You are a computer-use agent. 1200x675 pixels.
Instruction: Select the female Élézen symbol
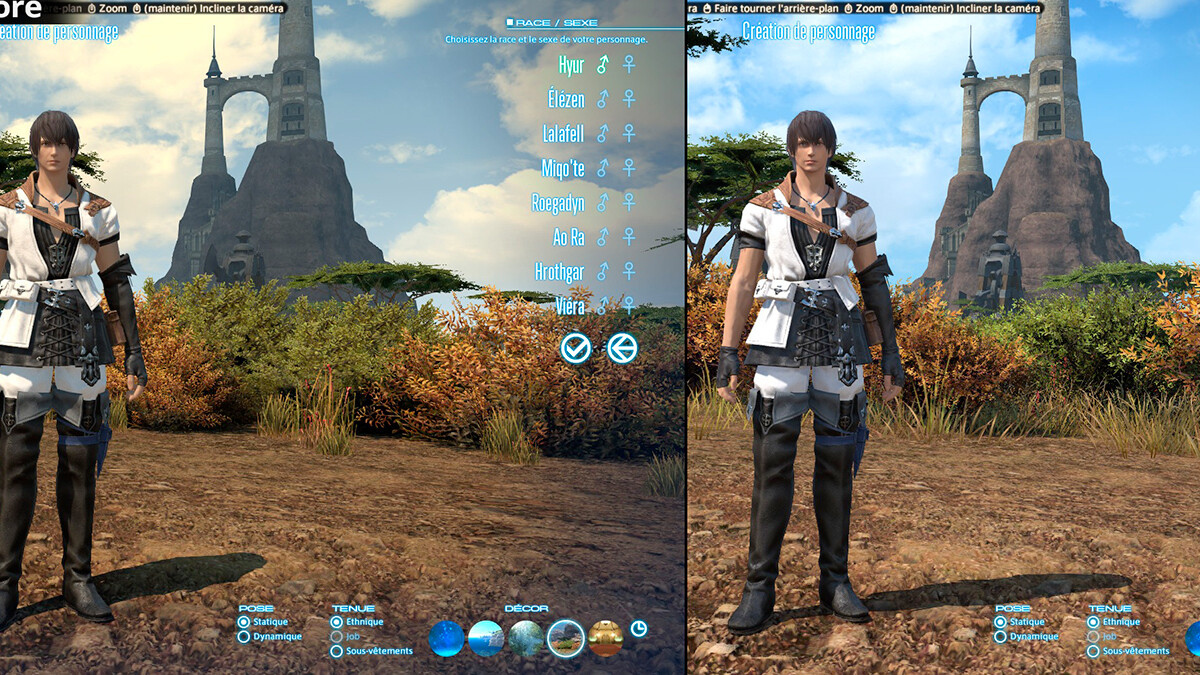click(629, 99)
